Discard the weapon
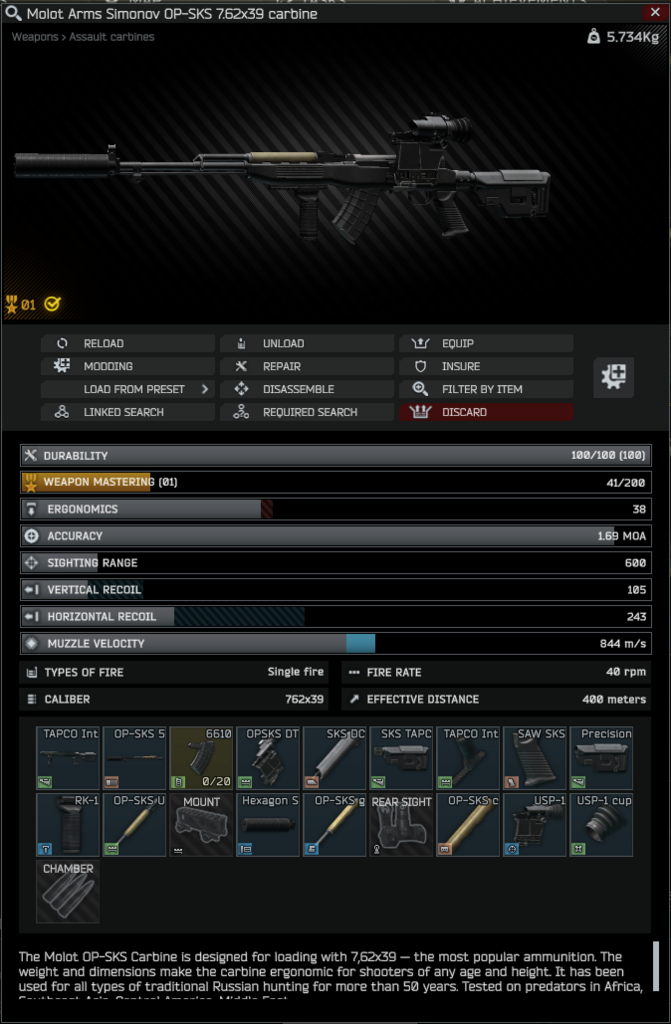 [486, 412]
